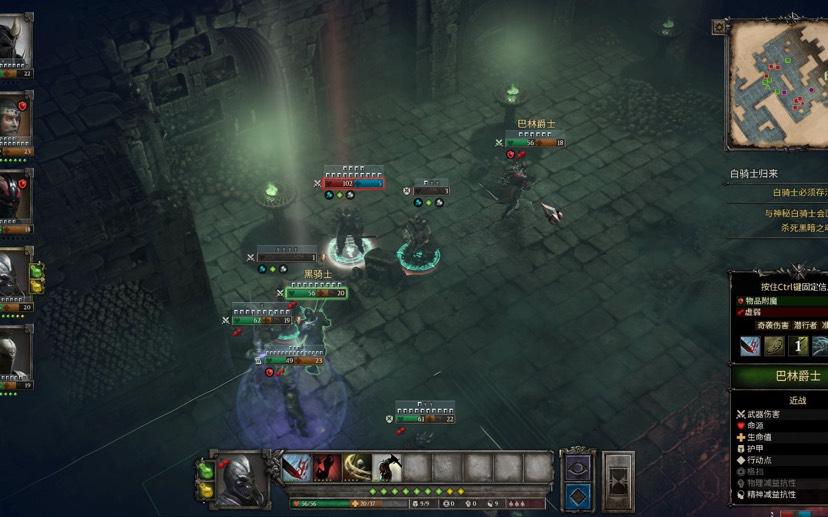Activate the golden whirlwind strike ability
Image resolution: width=828 pixels, height=517 pixels.
(x=357, y=467)
